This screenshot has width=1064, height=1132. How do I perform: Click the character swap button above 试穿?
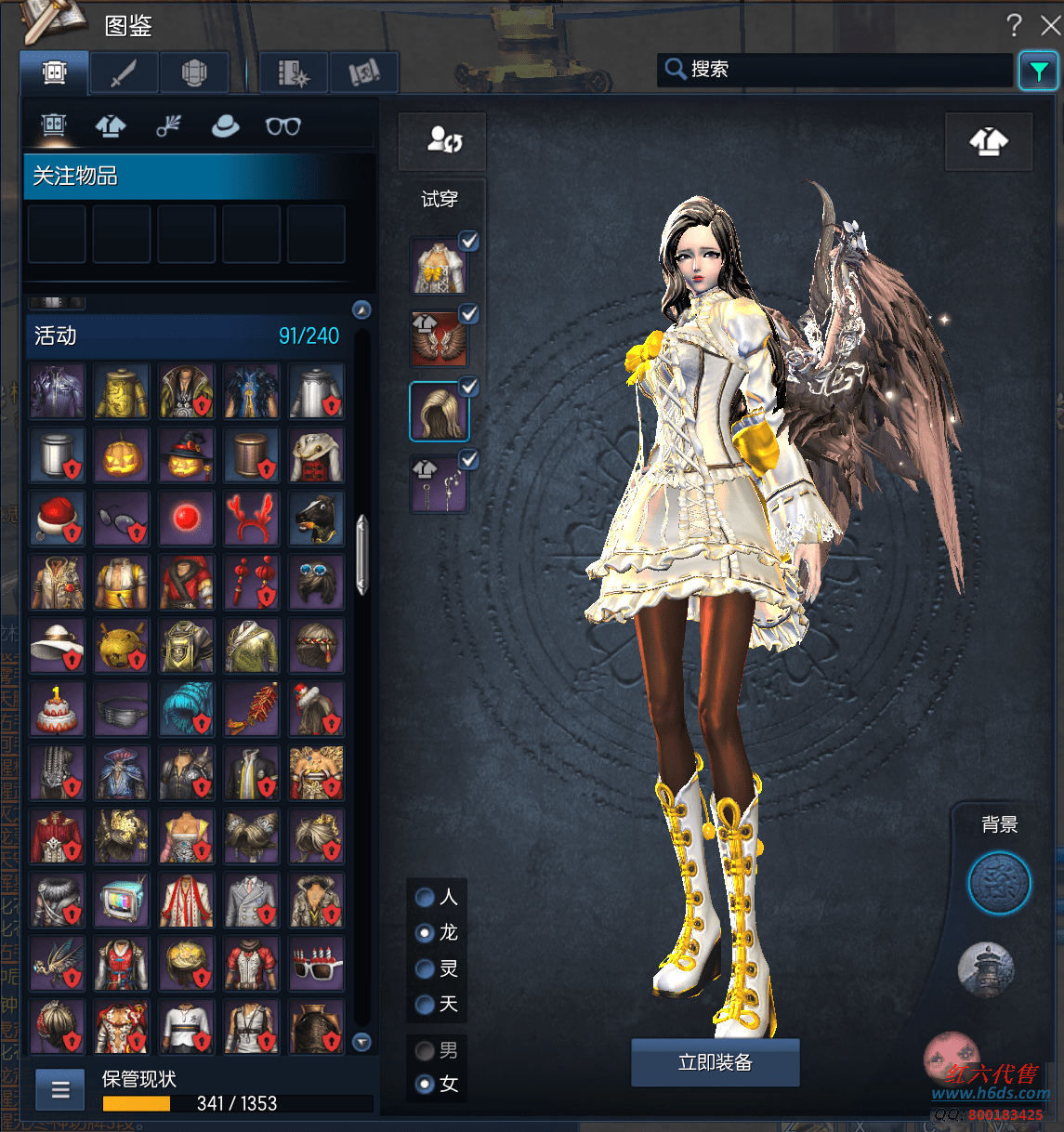click(x=443, y=141)
